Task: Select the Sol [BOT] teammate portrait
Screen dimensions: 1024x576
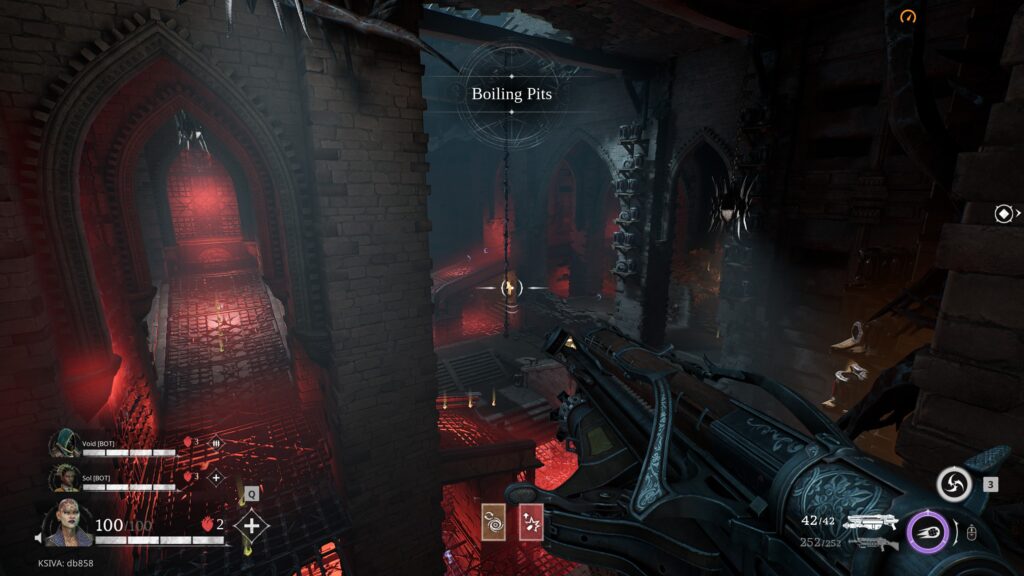Action: click(x=66, y=477)
